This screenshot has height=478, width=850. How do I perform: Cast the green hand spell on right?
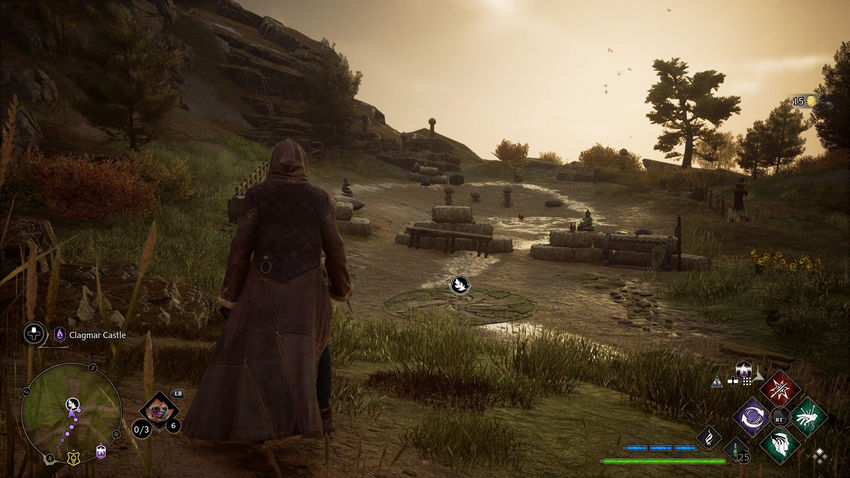pyautogui.click(x=808, y=416)
